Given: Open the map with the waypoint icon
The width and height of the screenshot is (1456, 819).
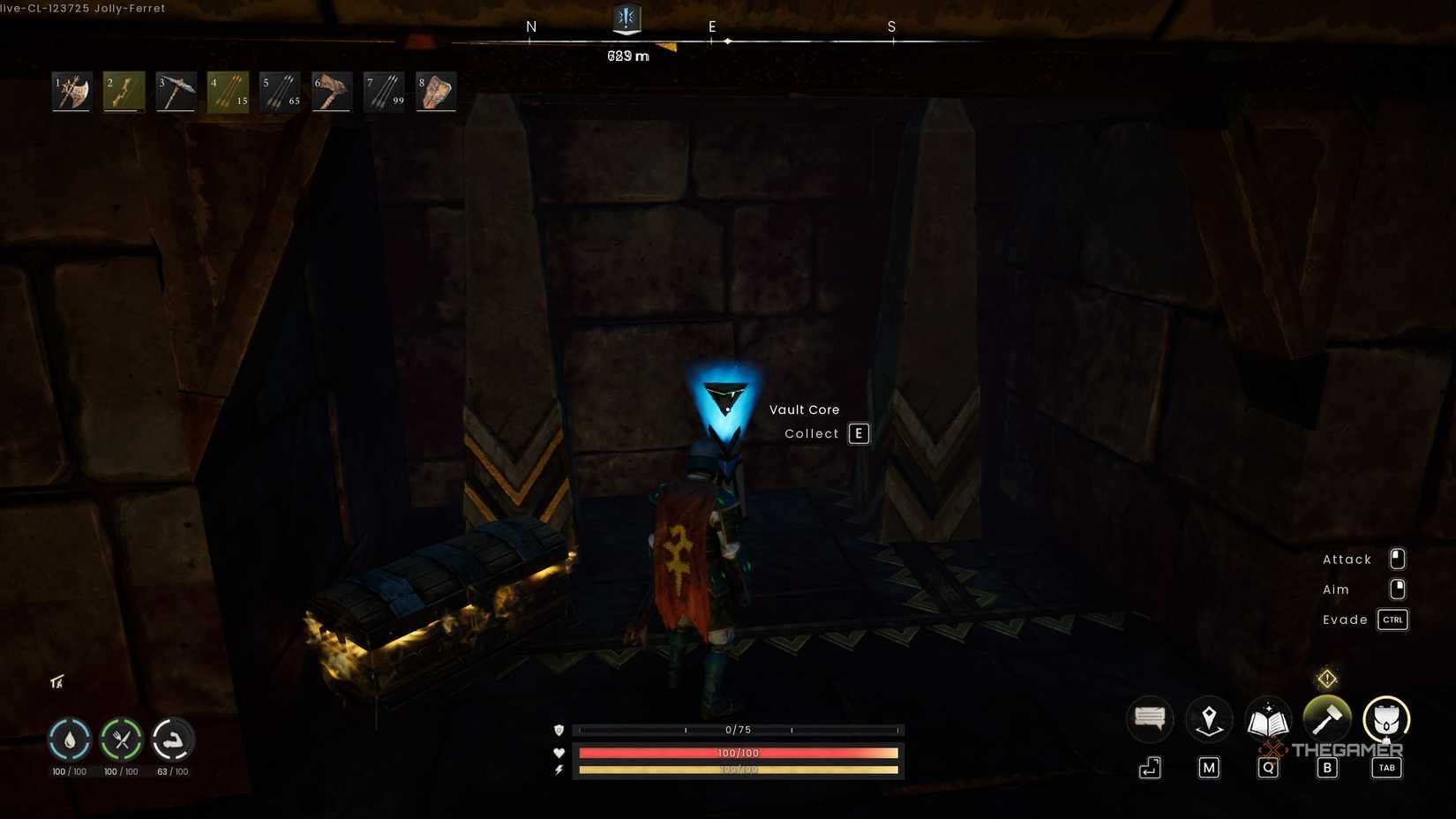Looking at the screenshot, I should pos(1209,719).
